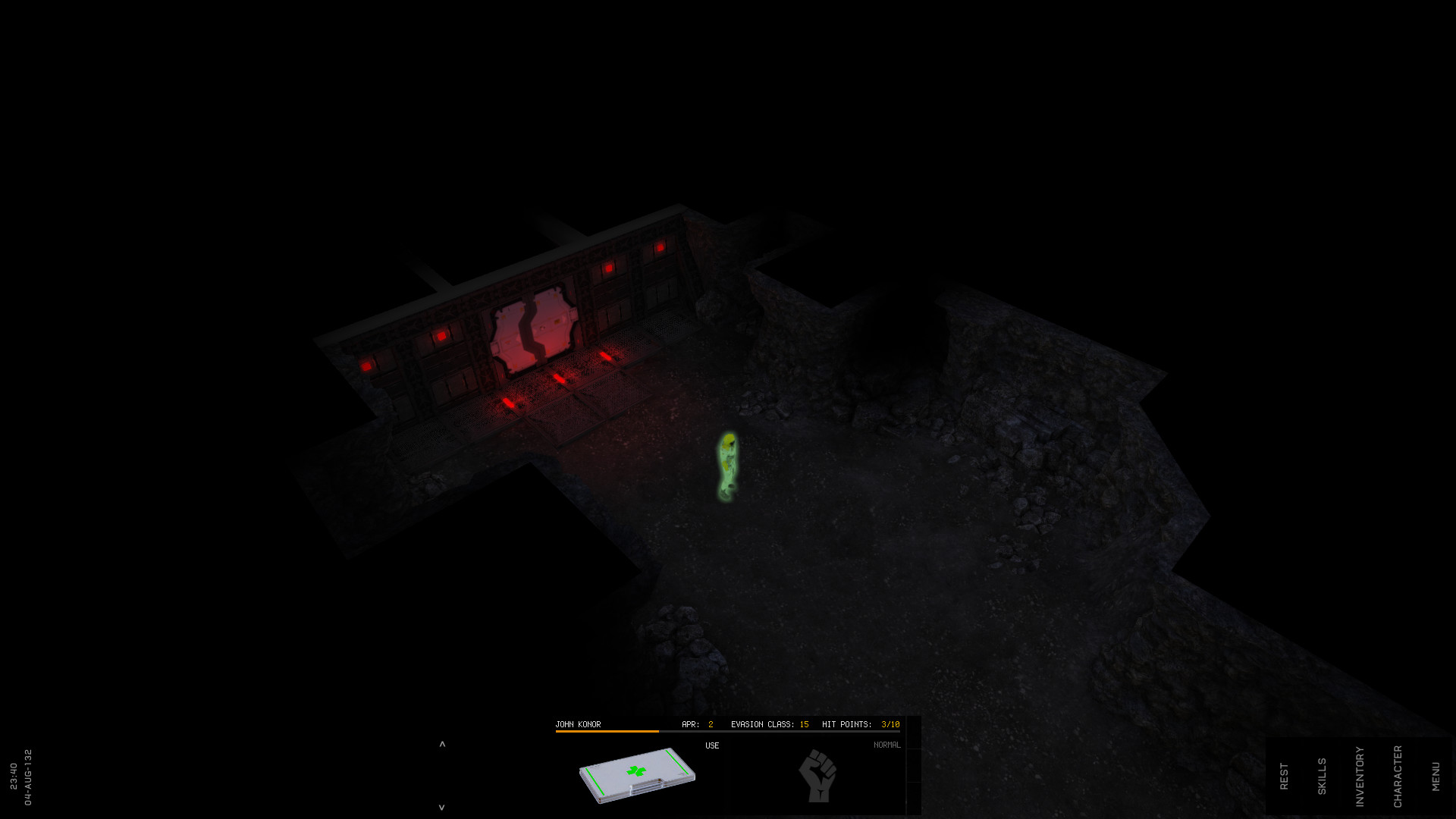
Task: Select the fist melee attack icon
Action: pyautogui.click(x=818, y=775)
